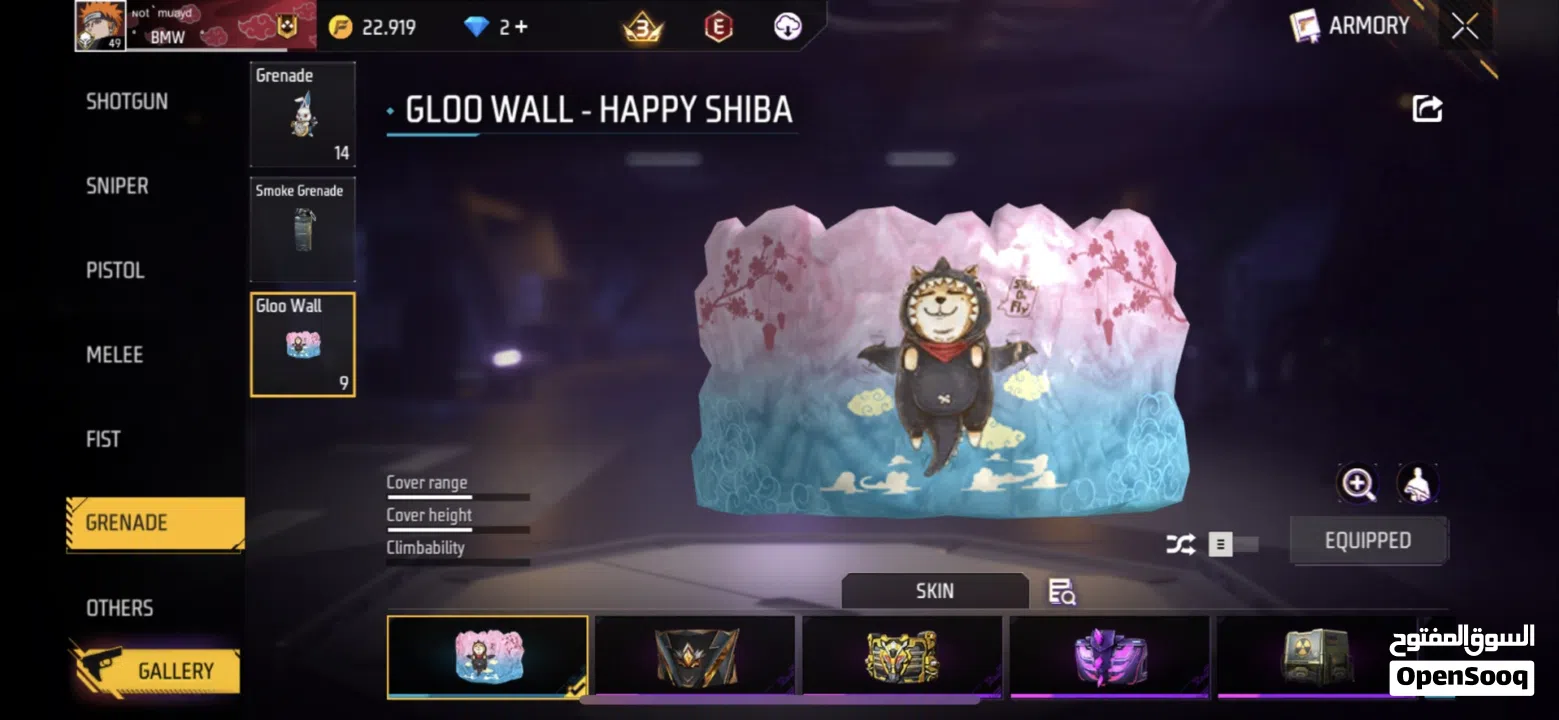Open the Pistol category

[115, 270]
